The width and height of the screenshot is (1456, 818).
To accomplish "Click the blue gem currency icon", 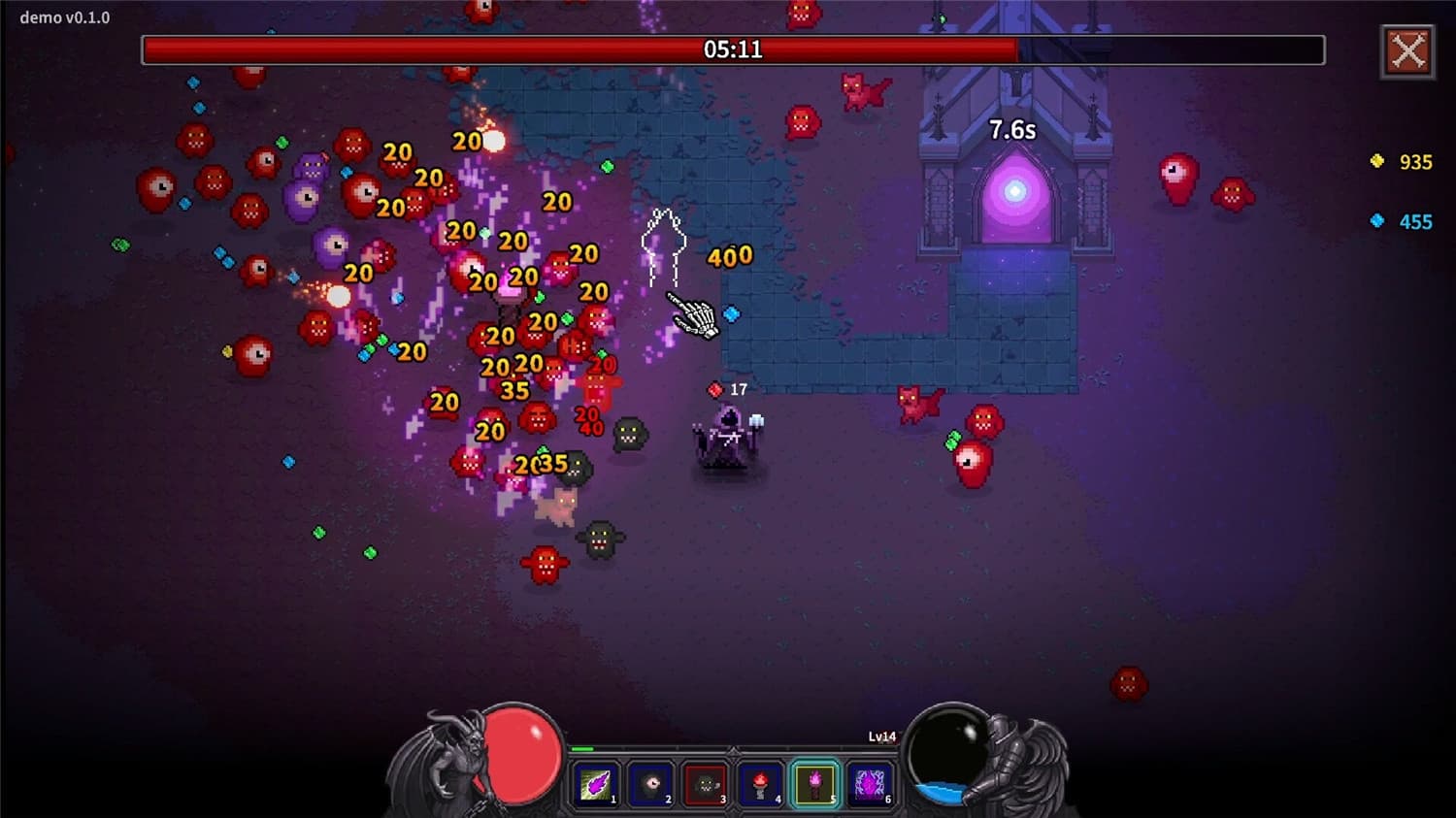I will pyautogui.click(x=1375, y=221).
